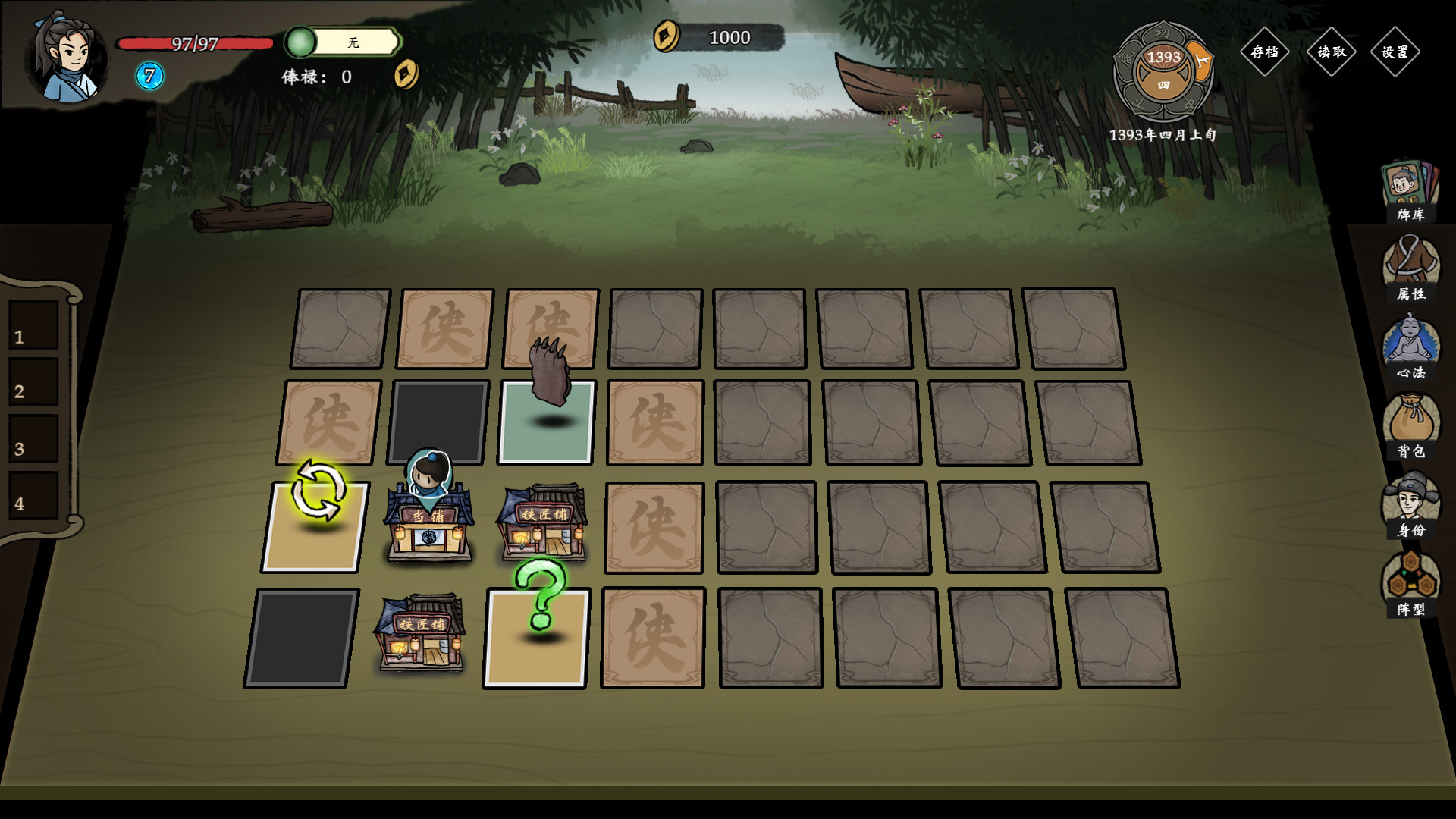Screen dimensions: 1456x819
Task: Open the 读取 load menu
Action: tap(1331, 52)
